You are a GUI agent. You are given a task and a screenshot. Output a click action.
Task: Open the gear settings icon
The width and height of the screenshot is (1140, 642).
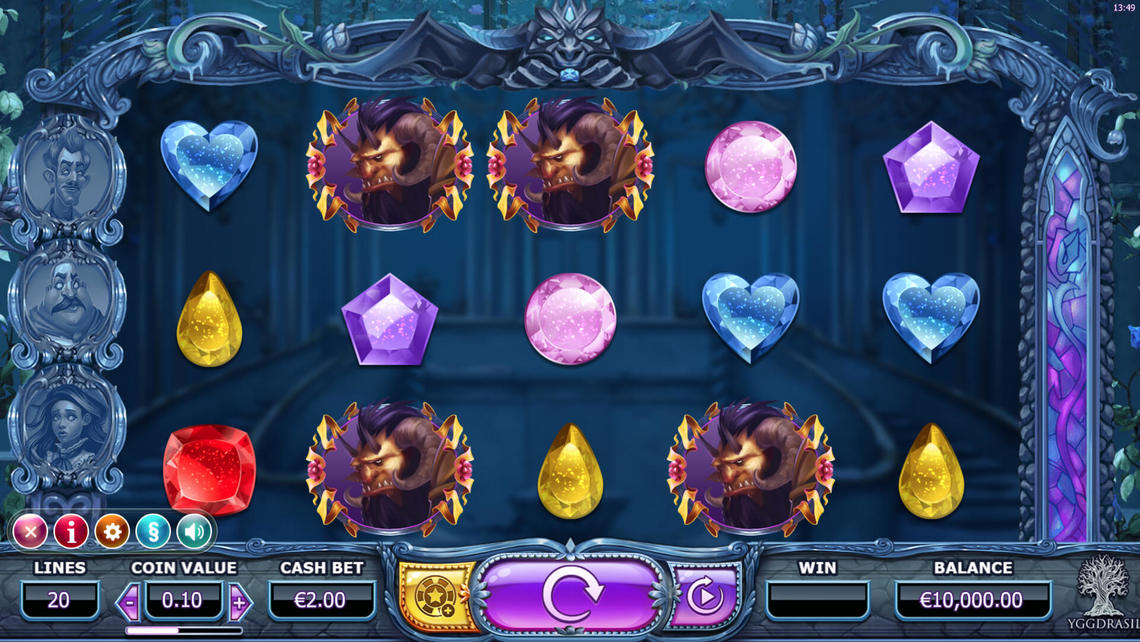(x=112, y=532)
